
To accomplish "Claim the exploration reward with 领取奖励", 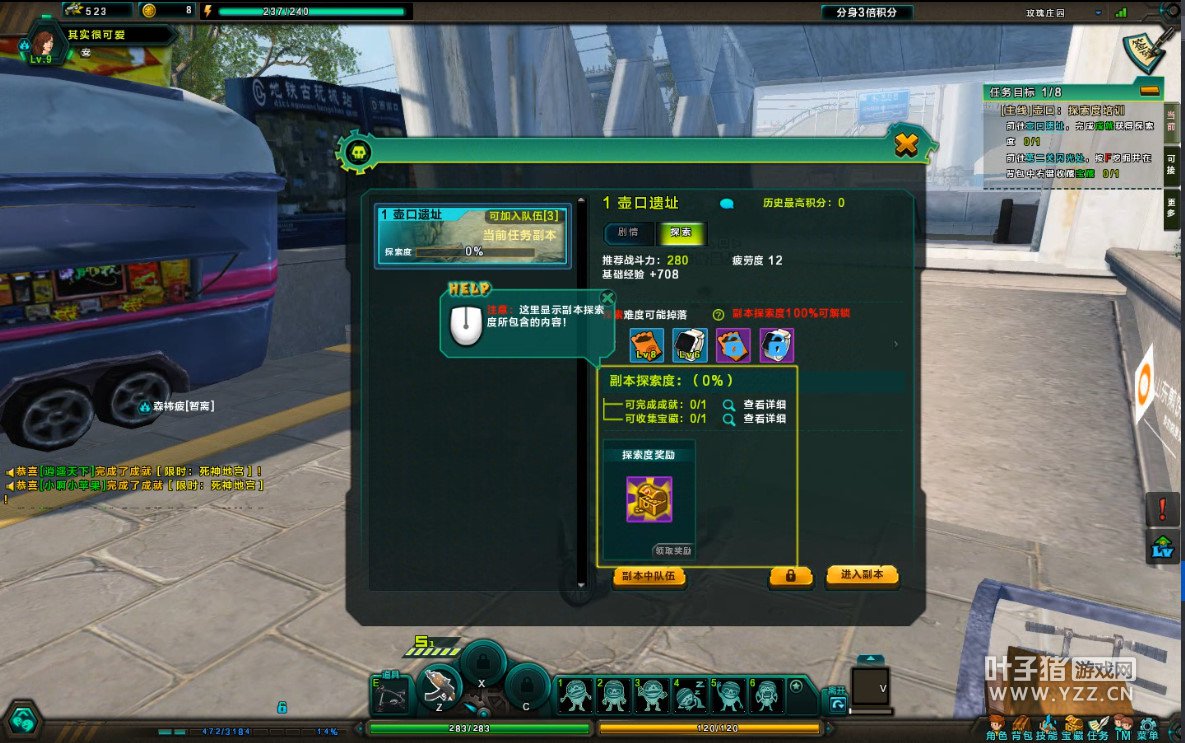I will point(673,550).
